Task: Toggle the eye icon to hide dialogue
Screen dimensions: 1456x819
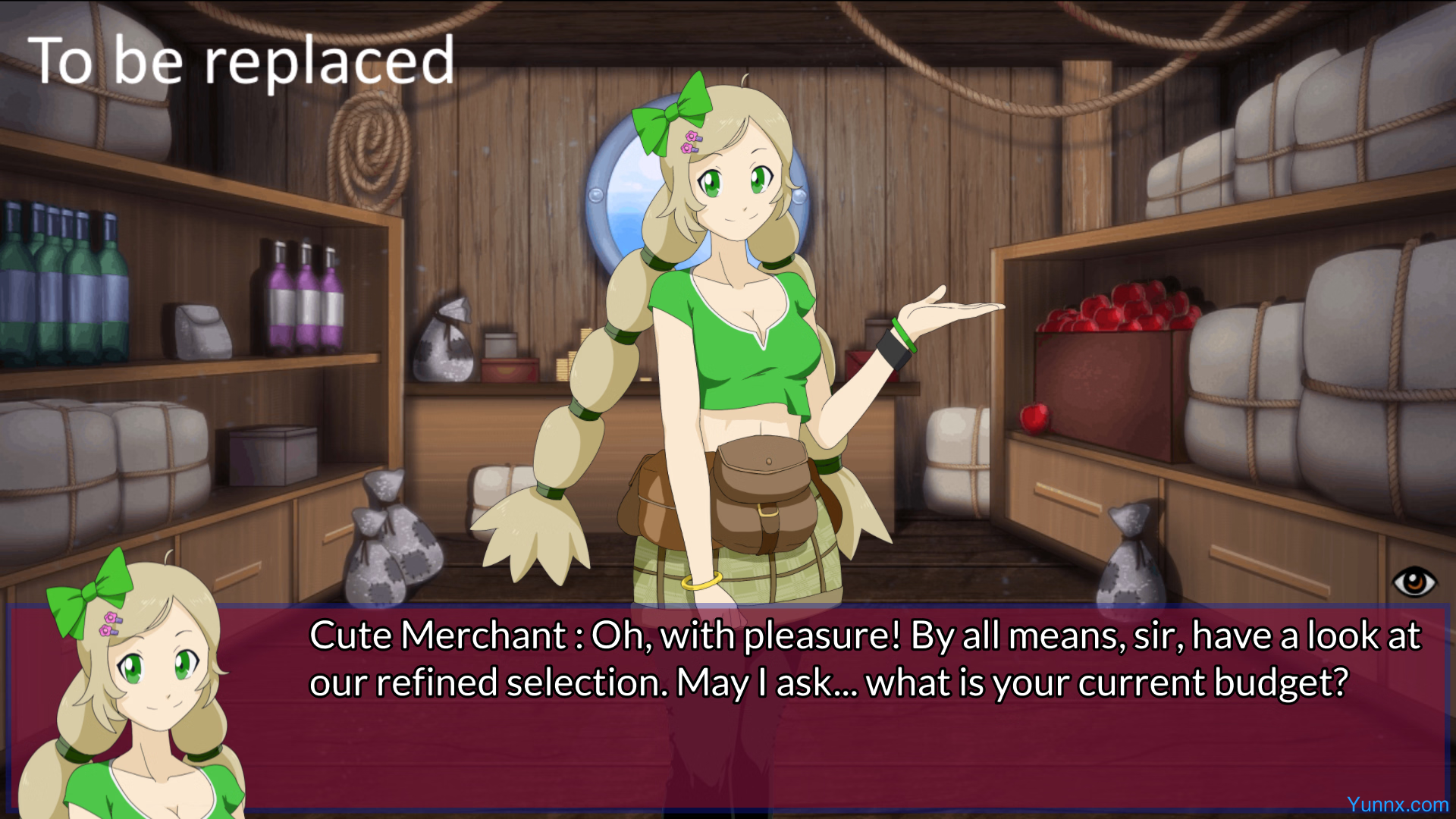Action: coord(1414,582)
